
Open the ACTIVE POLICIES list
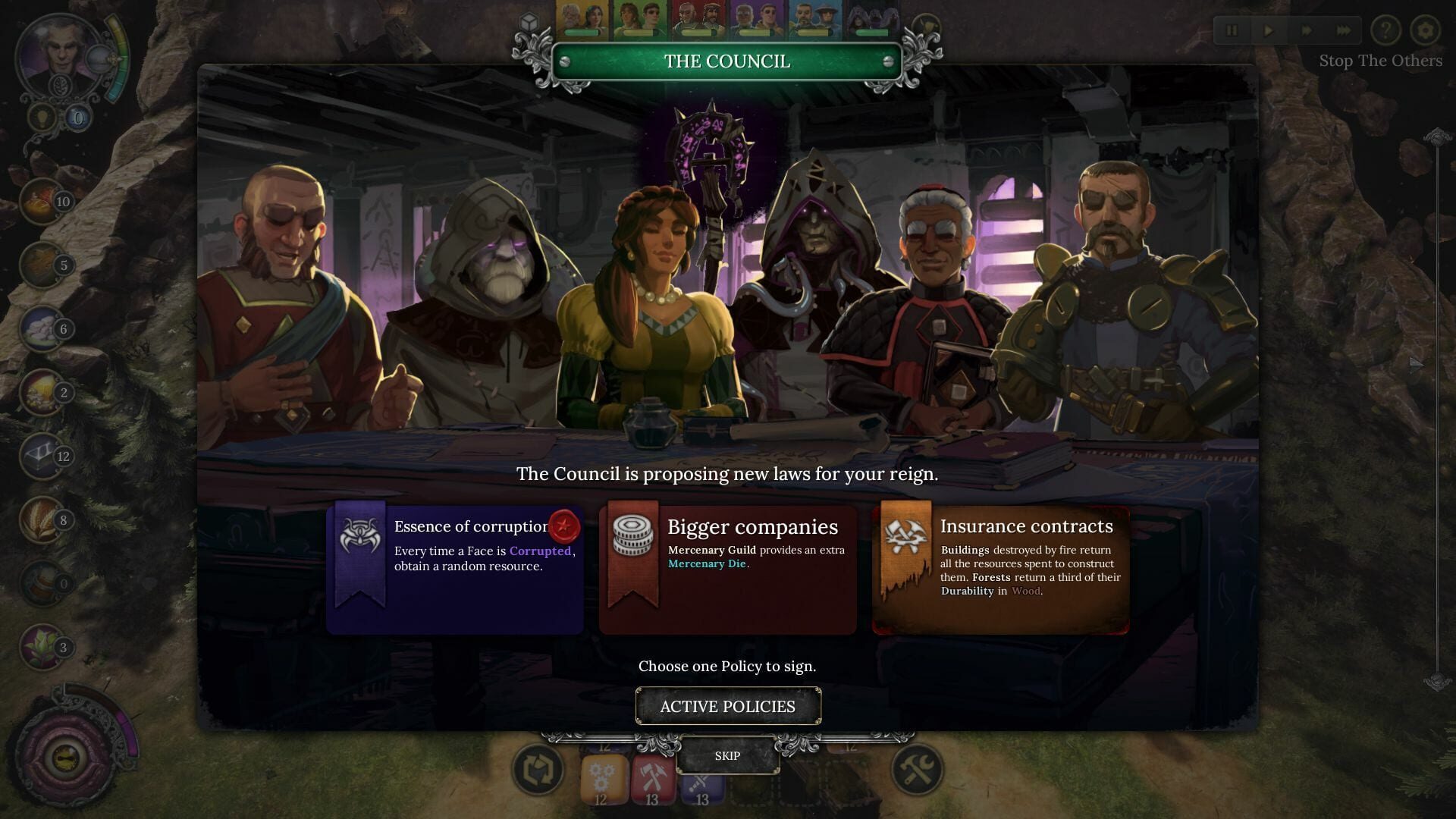click(728, 706)
